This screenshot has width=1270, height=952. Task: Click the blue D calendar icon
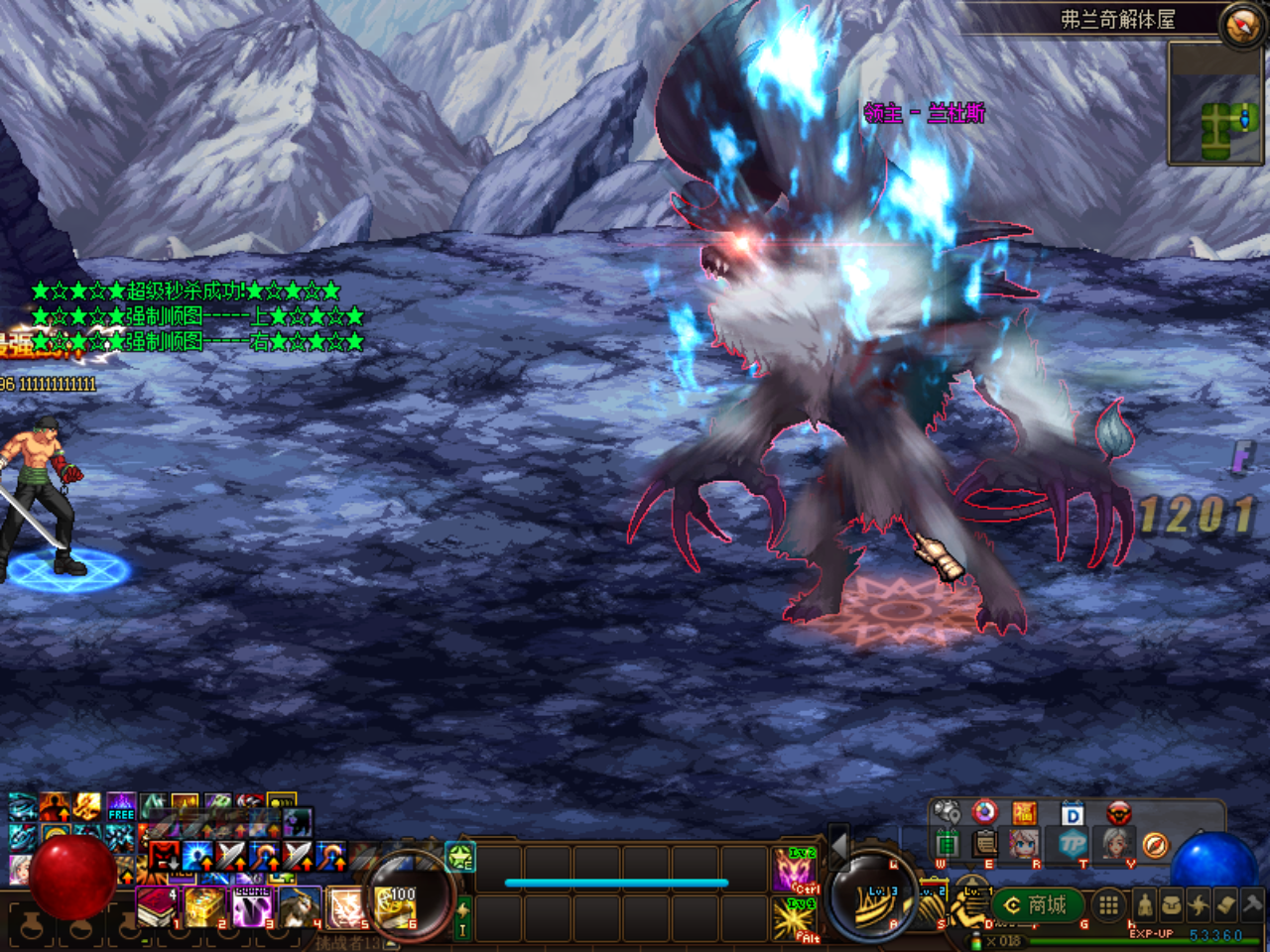pyautogui.click(x=1073, y=815)
